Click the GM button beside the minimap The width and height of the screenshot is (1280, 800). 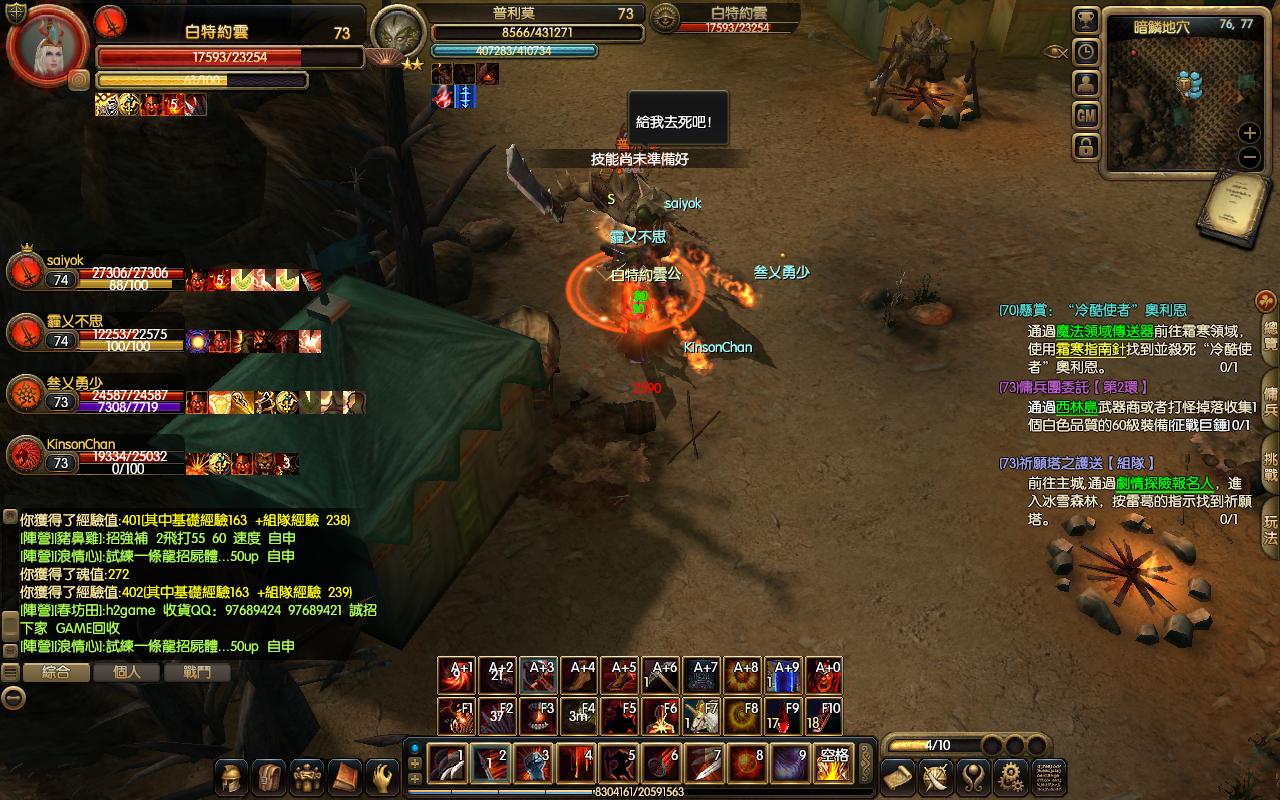click(x=1086, y=116)
